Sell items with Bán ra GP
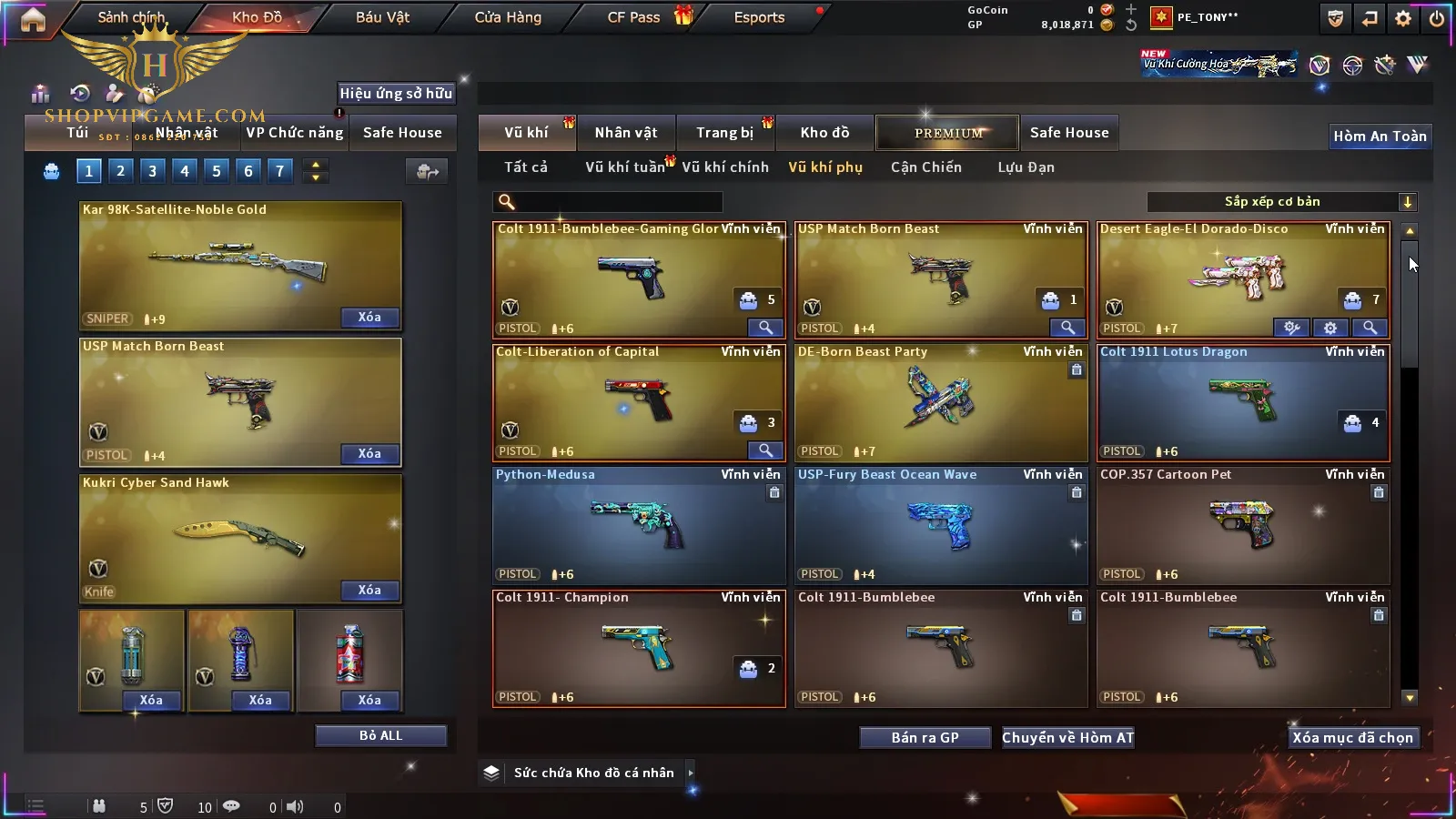The image size is (1456, 819). click(925, 737)
